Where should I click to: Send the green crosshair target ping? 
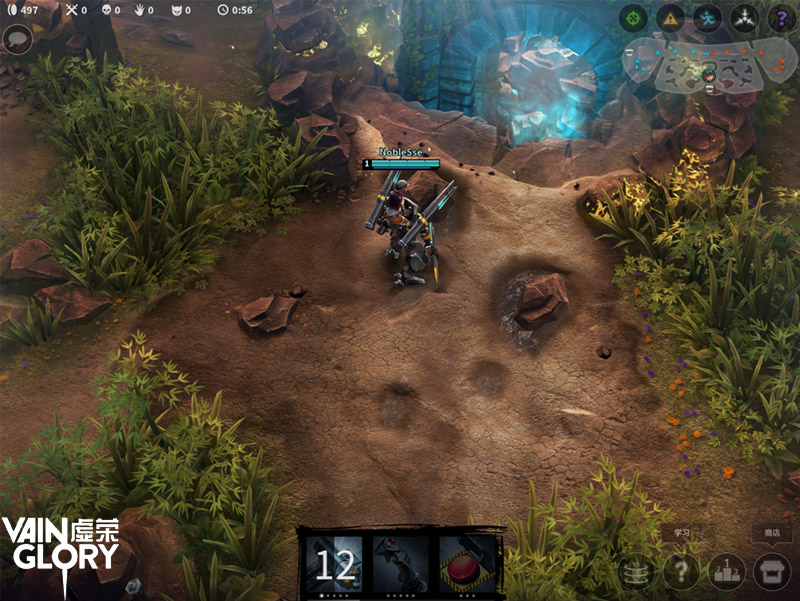coord(632,18)
